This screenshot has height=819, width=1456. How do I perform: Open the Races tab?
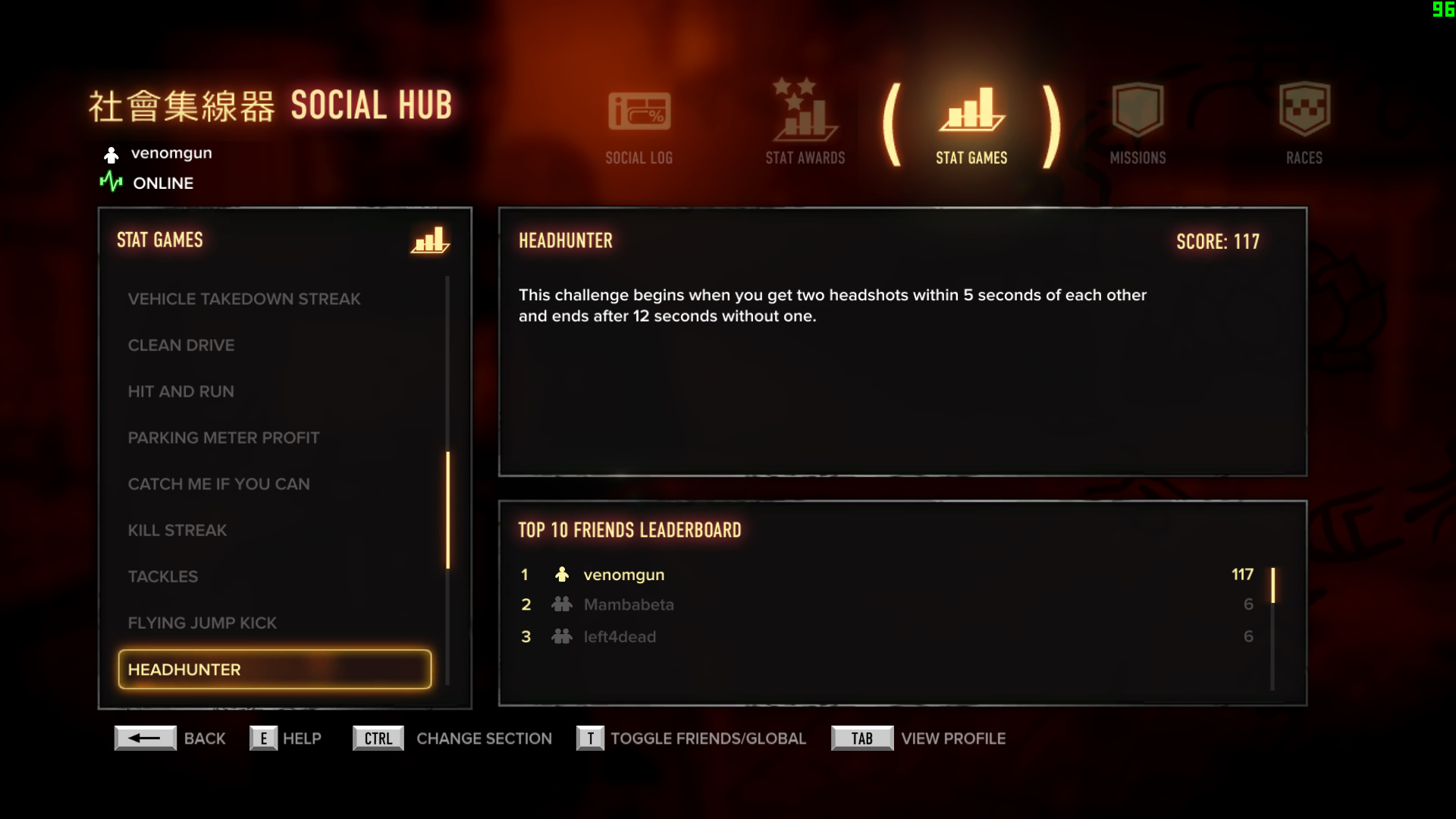1304,126
